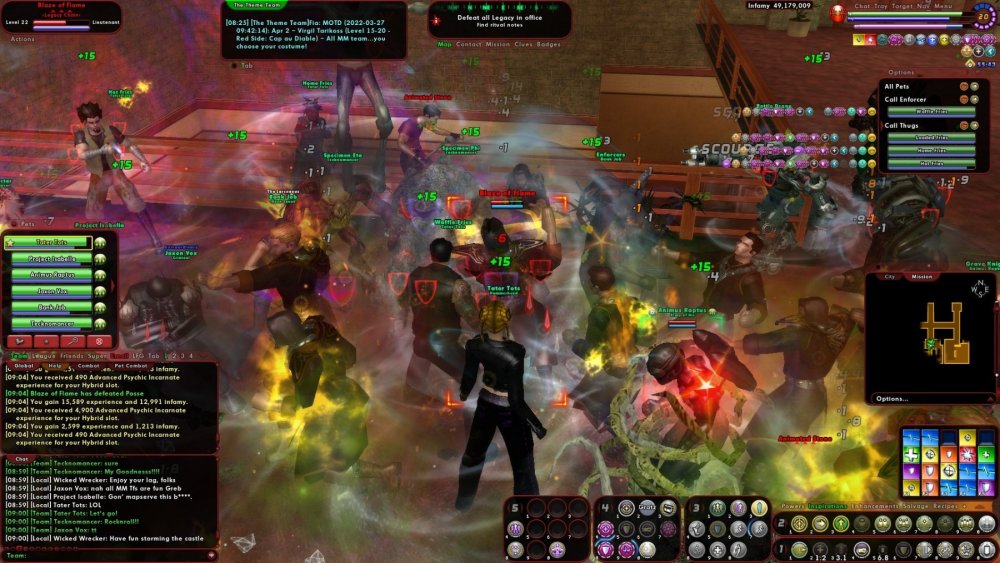Select the Loaded Fries thug pet
1000x563 pixels.
point(931,138)
